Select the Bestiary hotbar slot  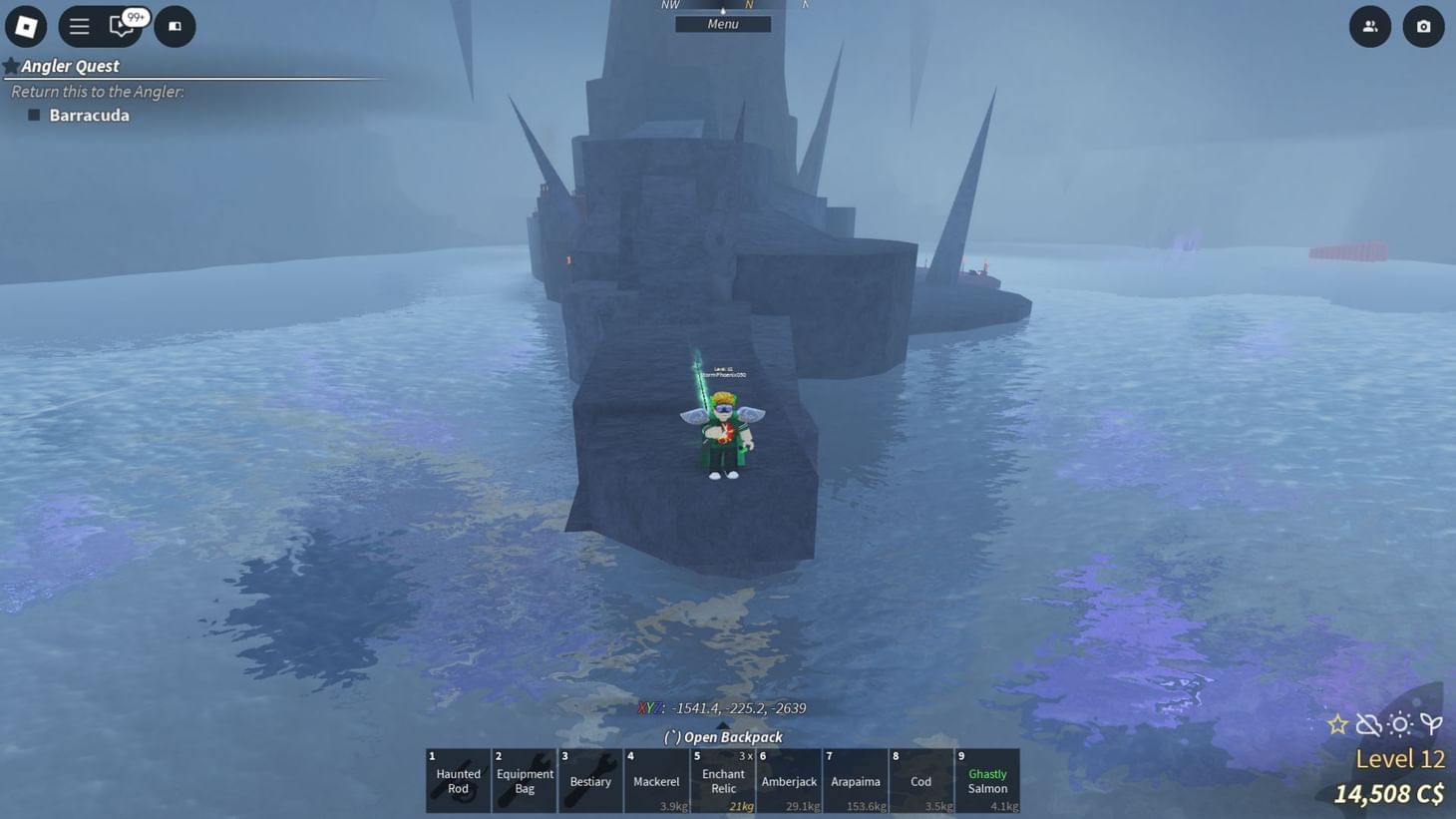tap(589, 781)
